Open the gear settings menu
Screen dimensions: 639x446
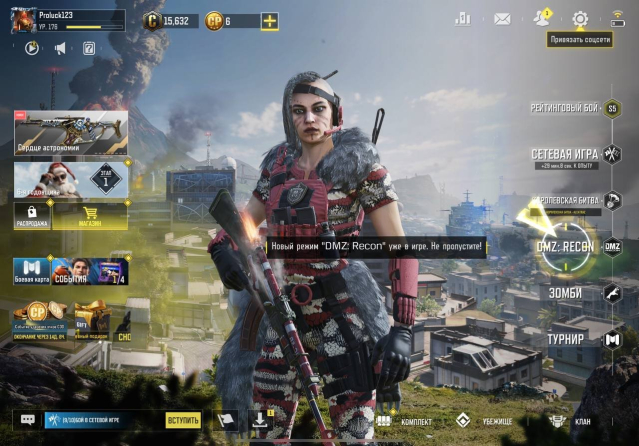click(580, 18)
